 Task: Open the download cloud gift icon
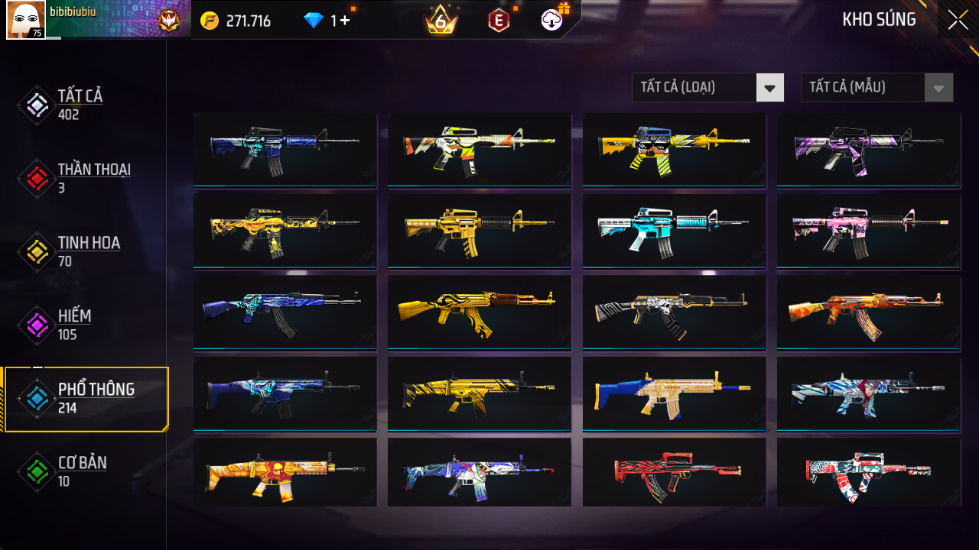tap(553, 19)
